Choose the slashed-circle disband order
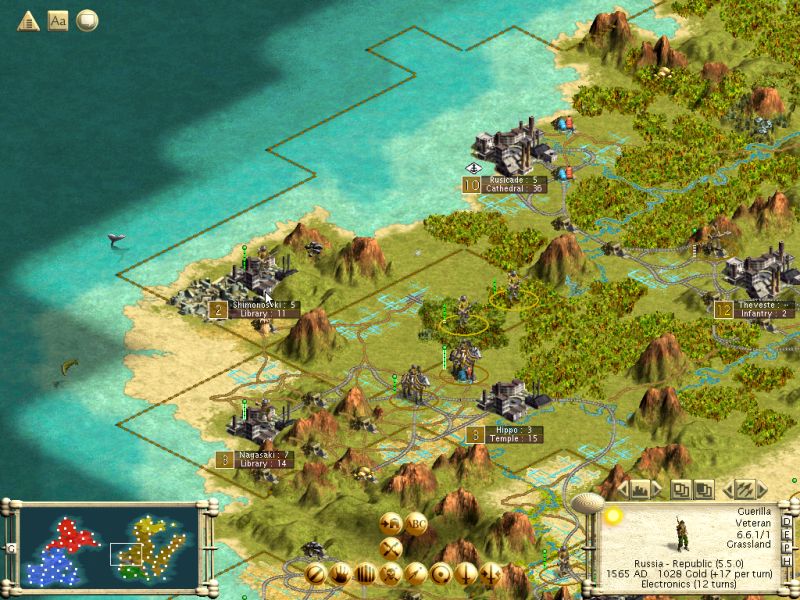 316,573
